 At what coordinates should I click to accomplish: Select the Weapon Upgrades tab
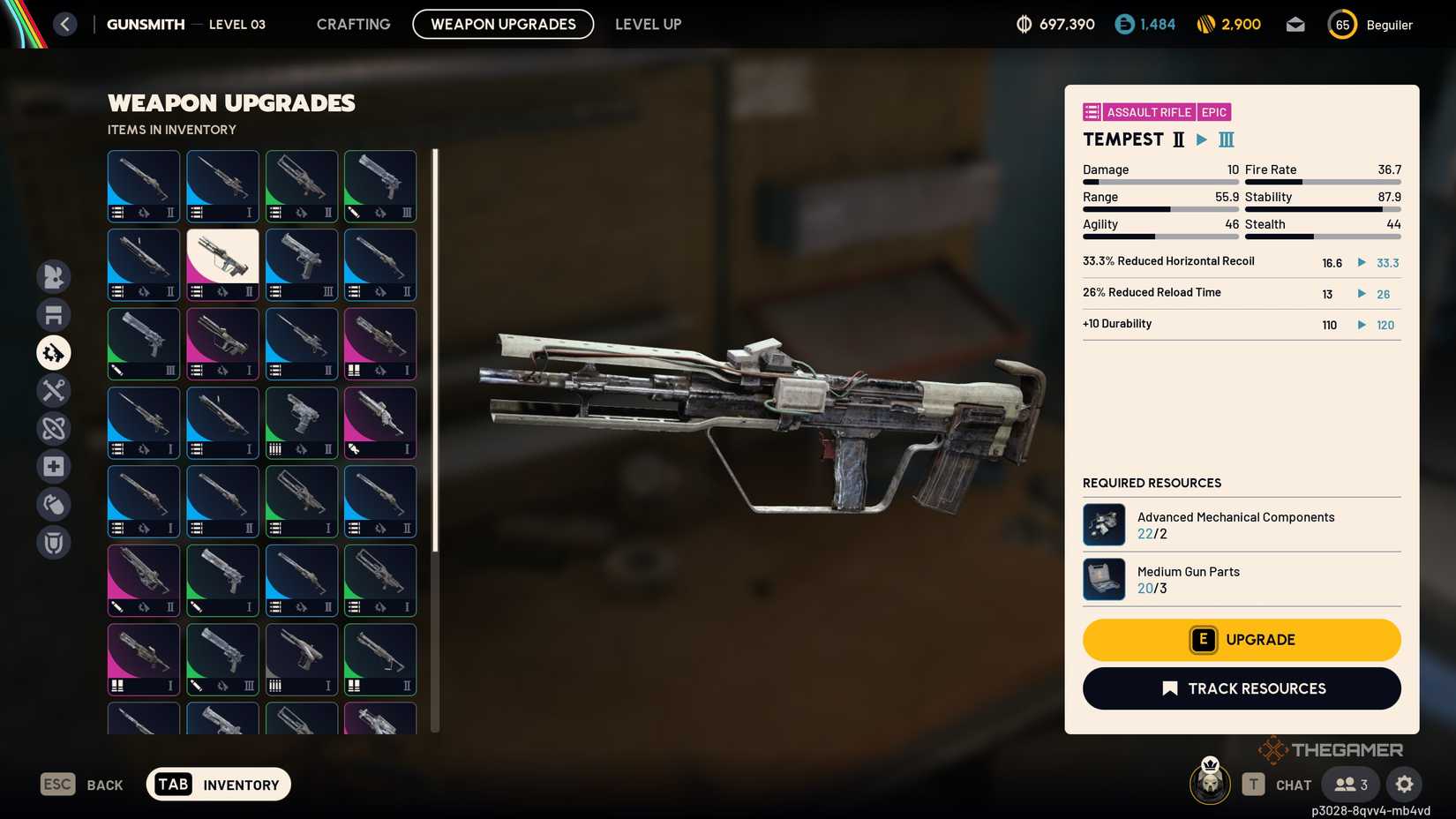pyautogui.click(x=503, y=24)
